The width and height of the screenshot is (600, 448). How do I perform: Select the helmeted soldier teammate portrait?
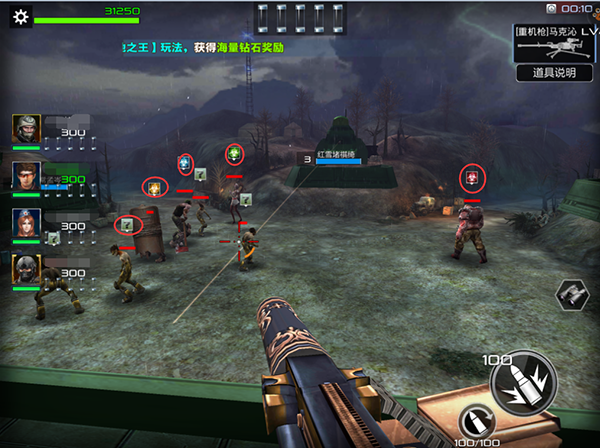pos(26,128)
